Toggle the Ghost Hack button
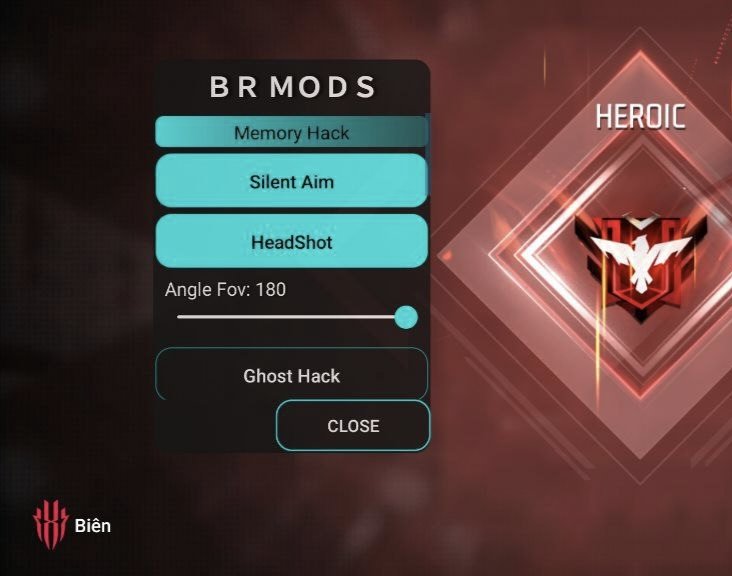This screenshot has height=576, width=732. [291, 376]
